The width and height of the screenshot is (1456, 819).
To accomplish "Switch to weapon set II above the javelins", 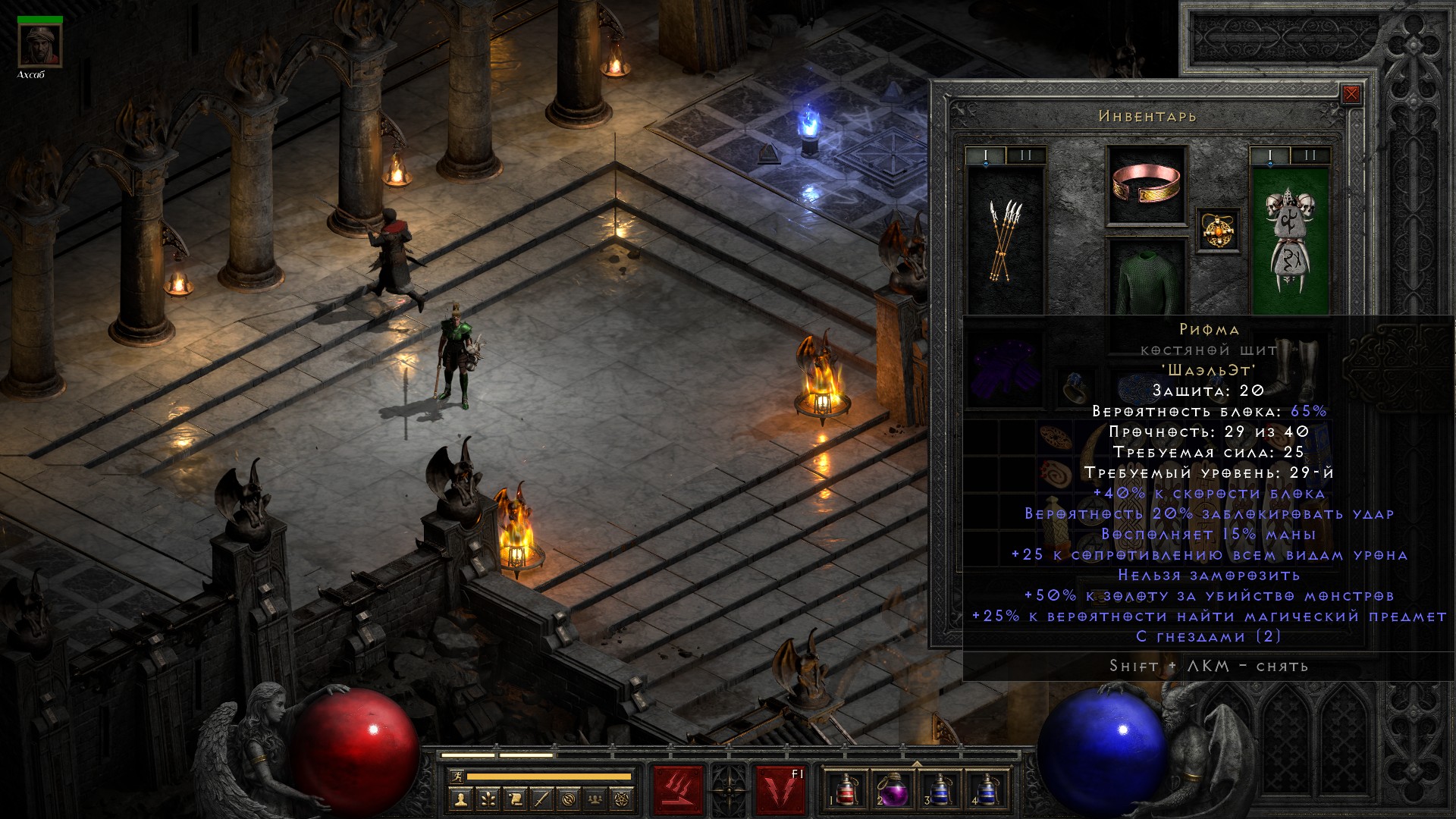I will coord(1026,155).
